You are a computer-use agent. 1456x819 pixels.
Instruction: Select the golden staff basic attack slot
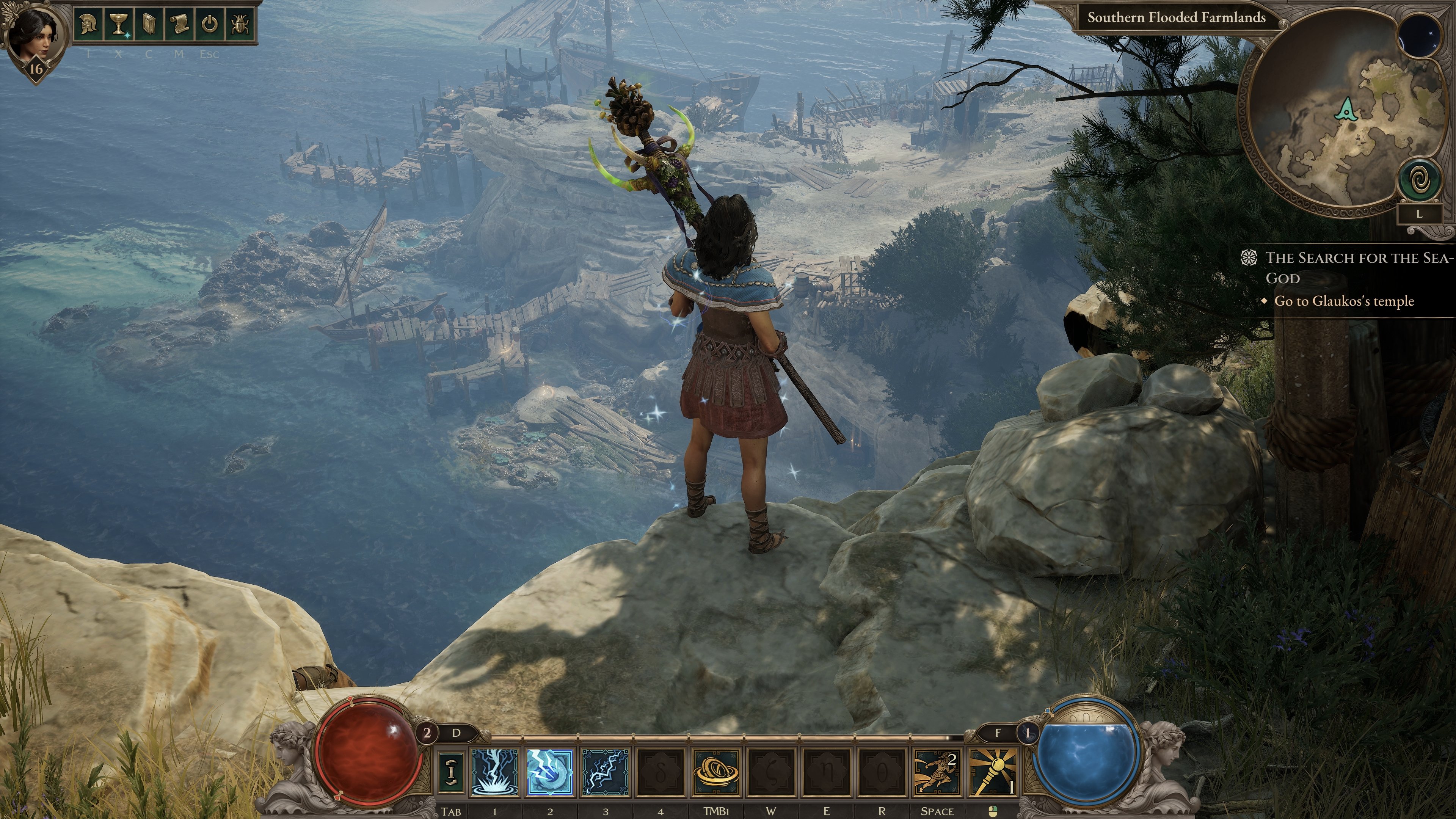coord(993,772)
